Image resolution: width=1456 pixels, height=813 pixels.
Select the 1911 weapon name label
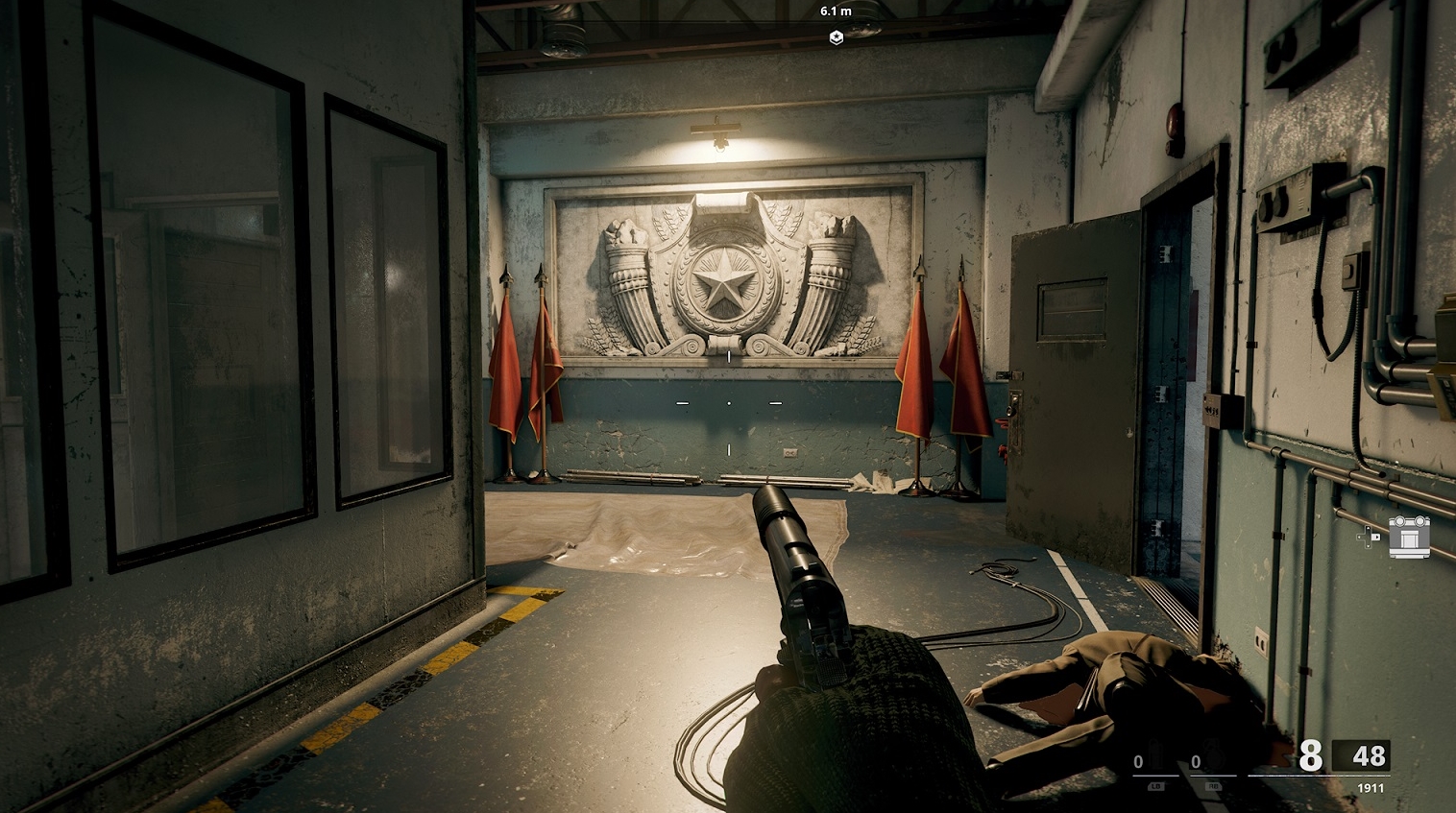click(x=1371, y=787)
